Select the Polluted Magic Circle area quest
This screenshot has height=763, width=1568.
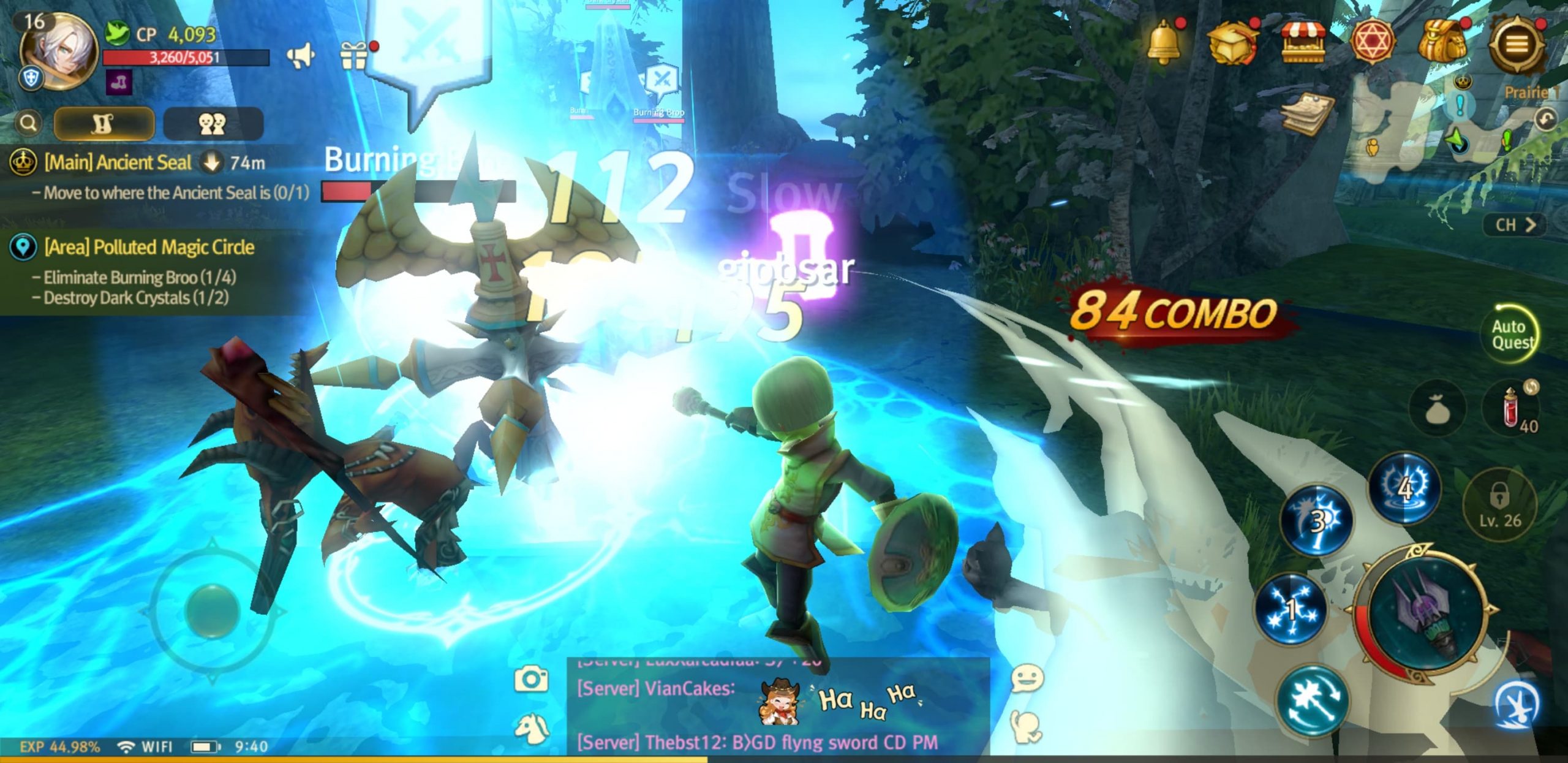coord(149,248)
